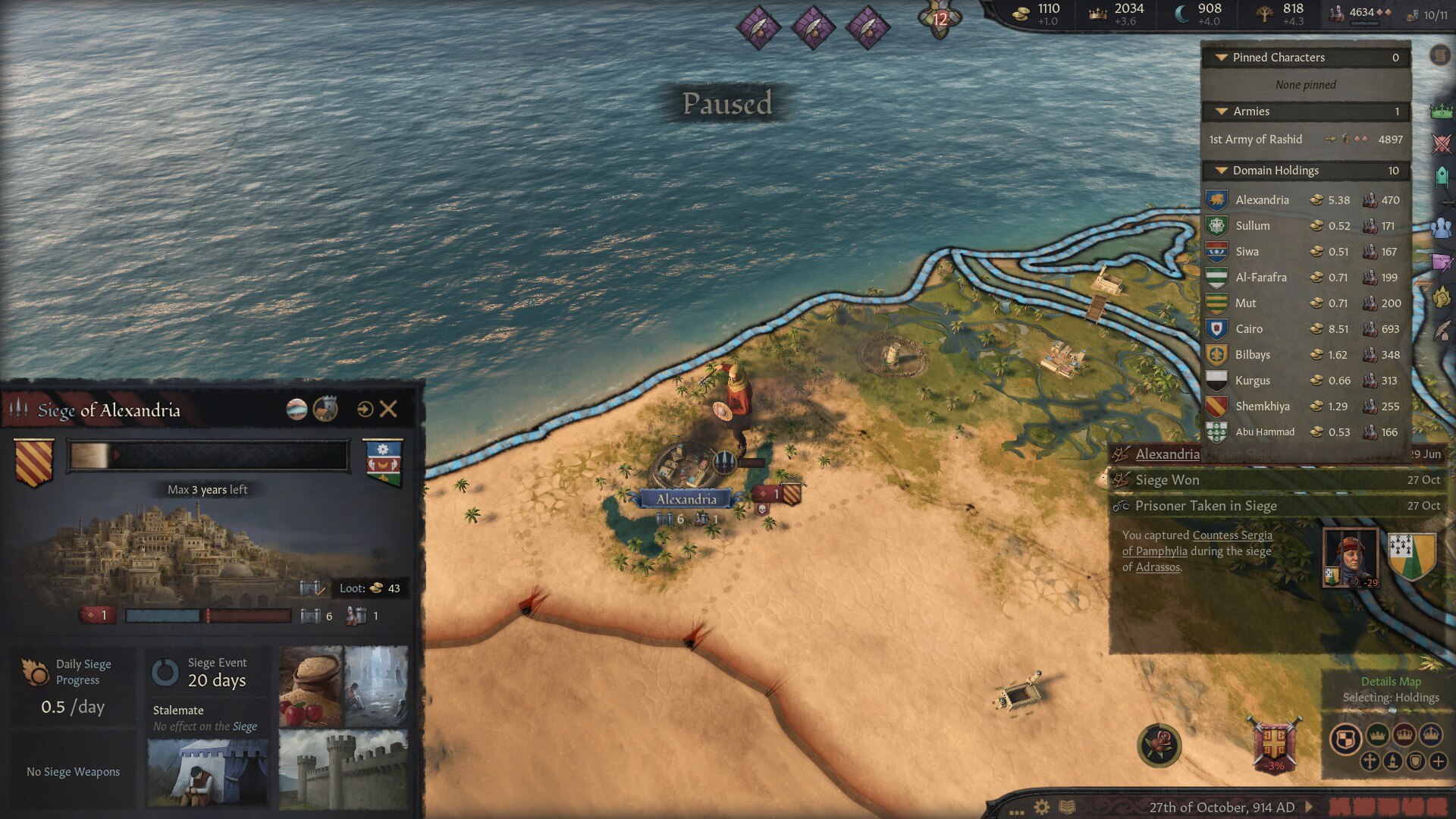Open the encyclopedia book icon near the date
The image size is (1456, 819).
click(x=1067, y=807)
